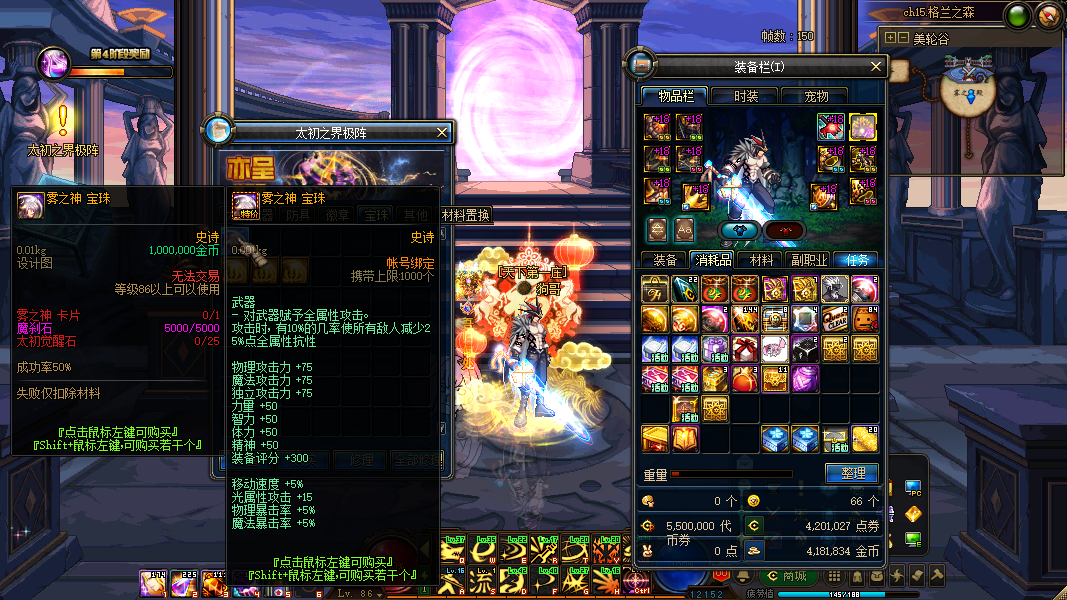Select the 物品栏 tab
The width and height of the screenshot is (1067, 600).
click(675, 96)
